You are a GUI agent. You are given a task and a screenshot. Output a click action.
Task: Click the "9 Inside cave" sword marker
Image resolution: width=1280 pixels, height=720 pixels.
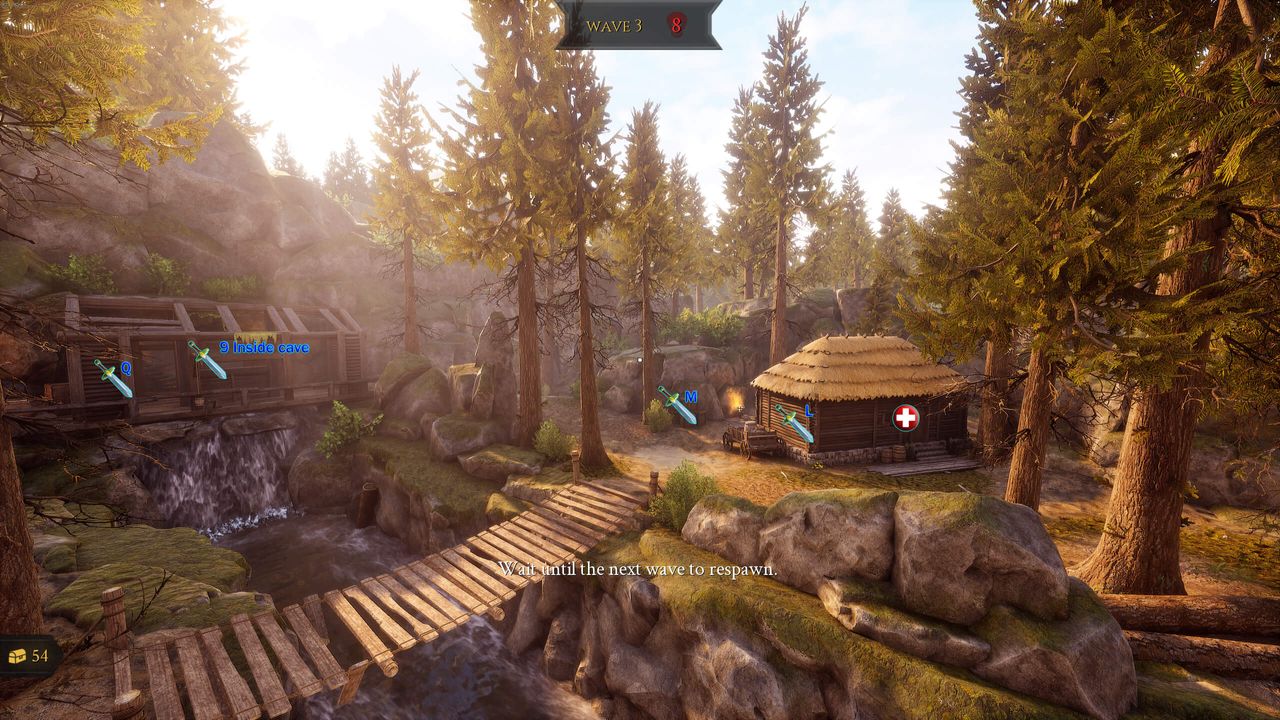(x=207, y=359)
